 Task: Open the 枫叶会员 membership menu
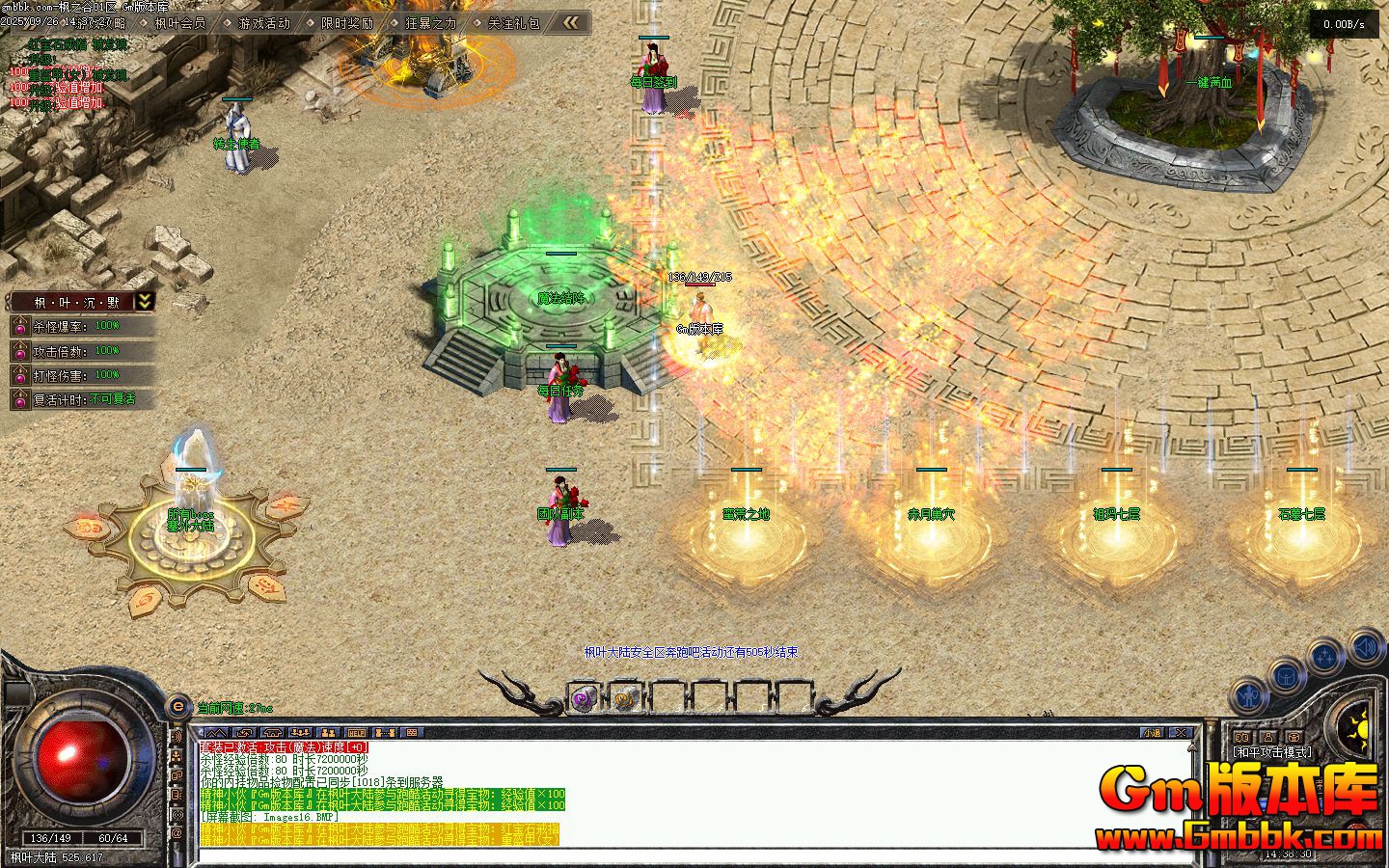(179, 23)
